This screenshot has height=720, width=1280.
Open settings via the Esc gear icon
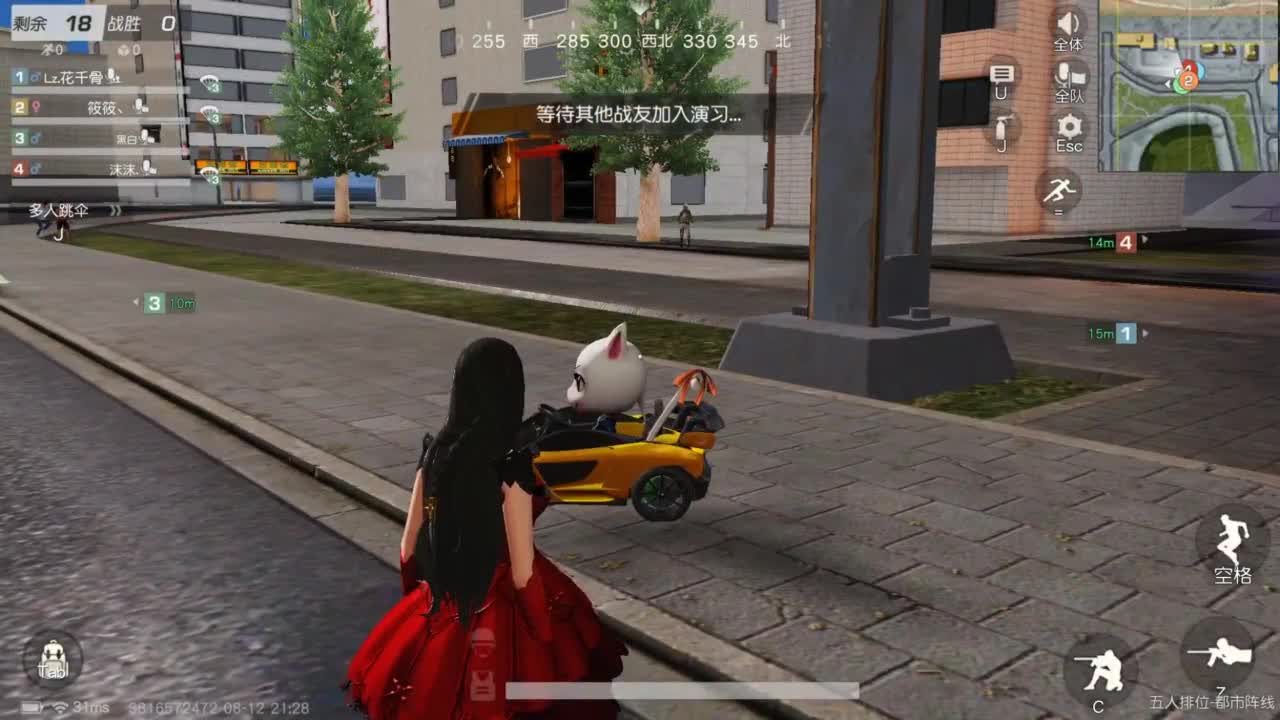(1068, 128)
